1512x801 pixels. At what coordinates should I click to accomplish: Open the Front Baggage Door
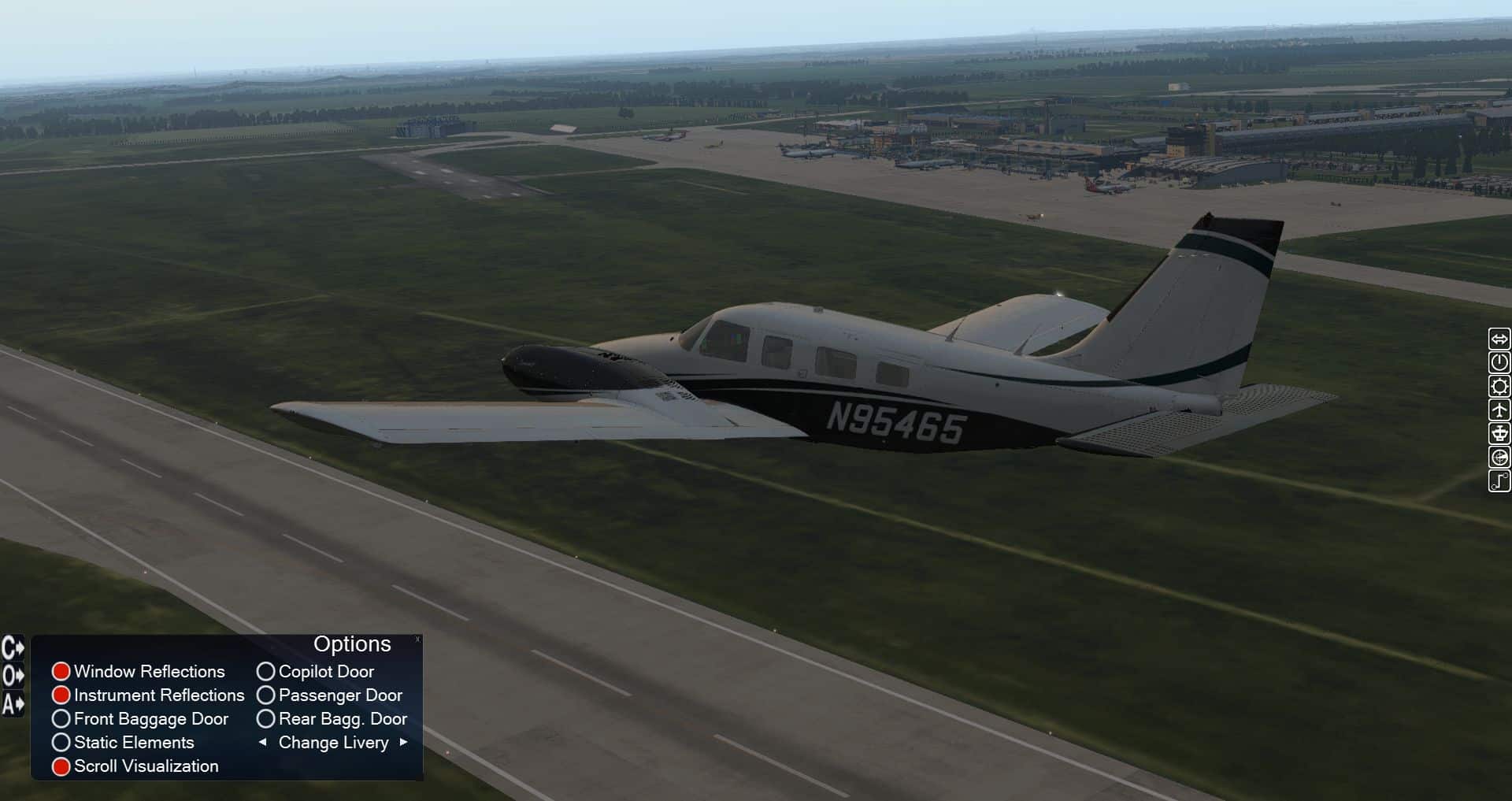tap(61, 719)
